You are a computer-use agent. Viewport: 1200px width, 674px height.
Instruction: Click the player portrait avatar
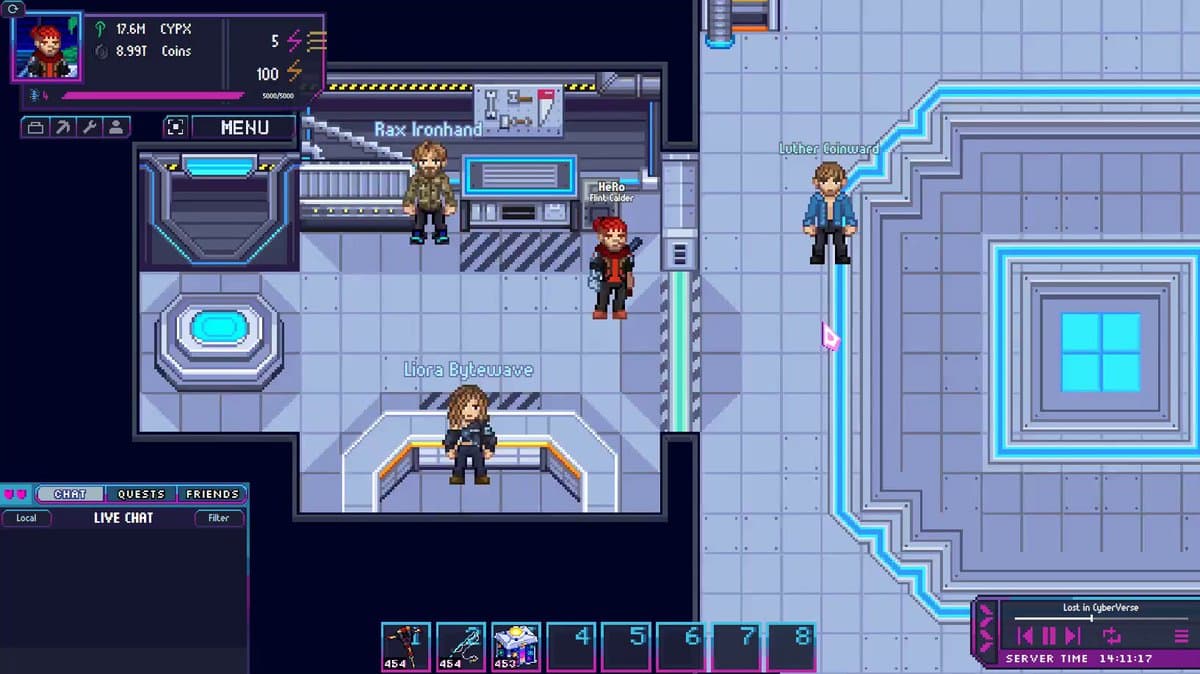(46, 48)
